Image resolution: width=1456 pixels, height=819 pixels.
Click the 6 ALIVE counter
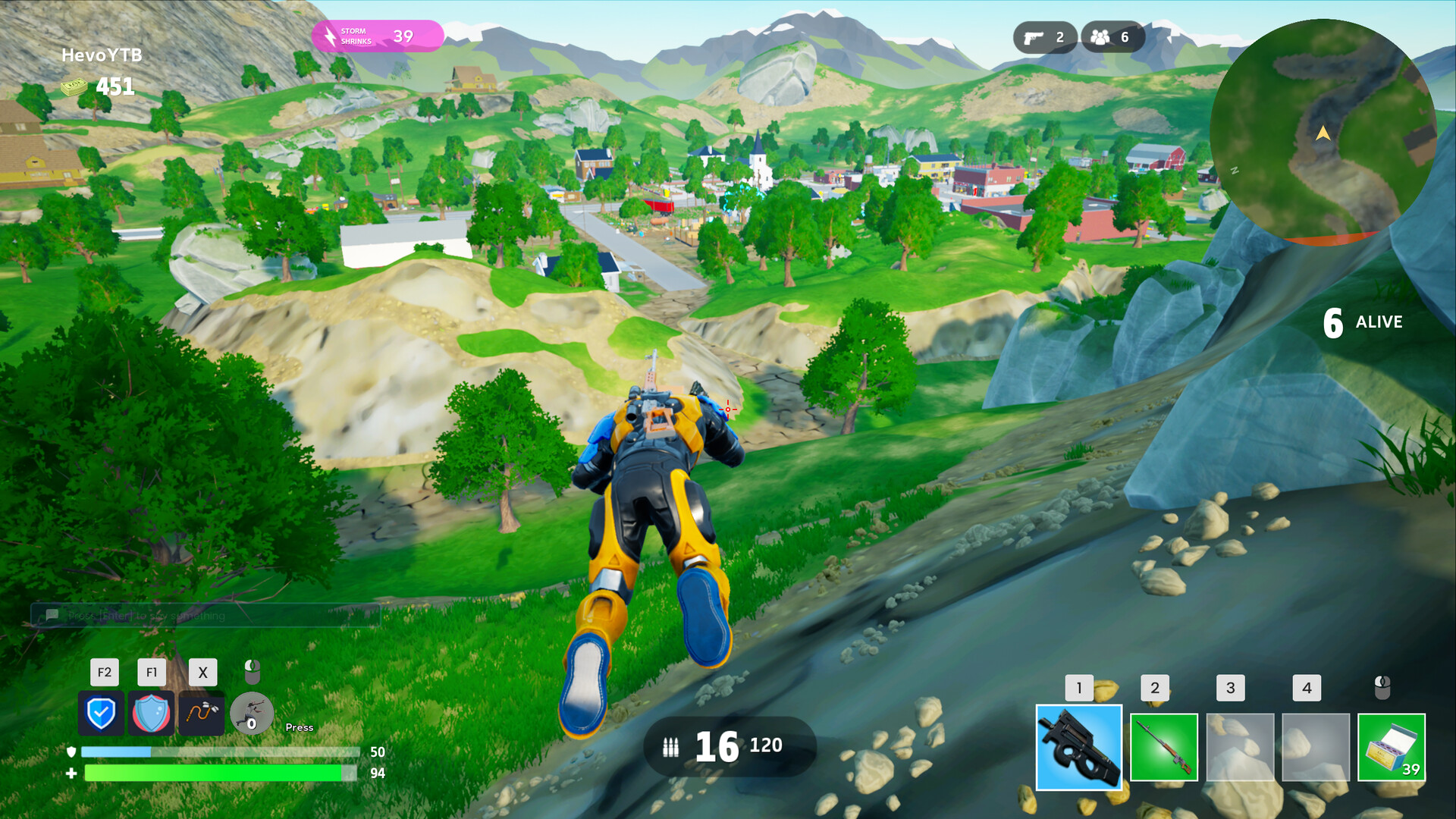click(1361, 322)
